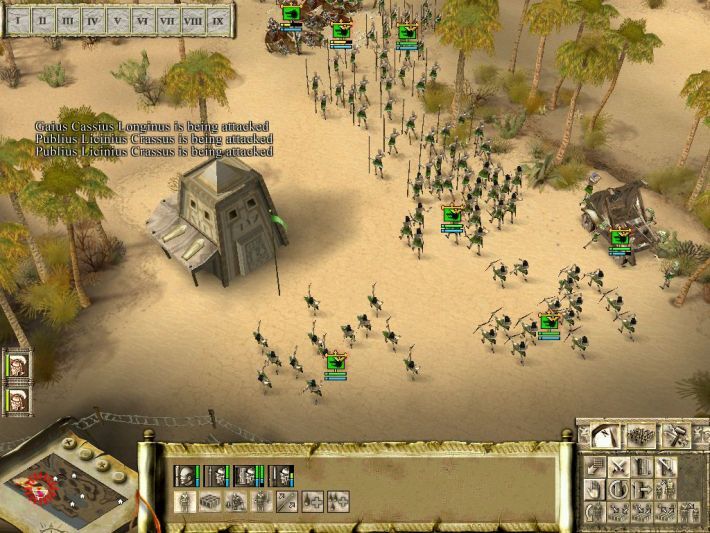Screen dimensions: 710x533
Task: Pick the last selected unit group portrait
Action: click(x=282, y=475)
